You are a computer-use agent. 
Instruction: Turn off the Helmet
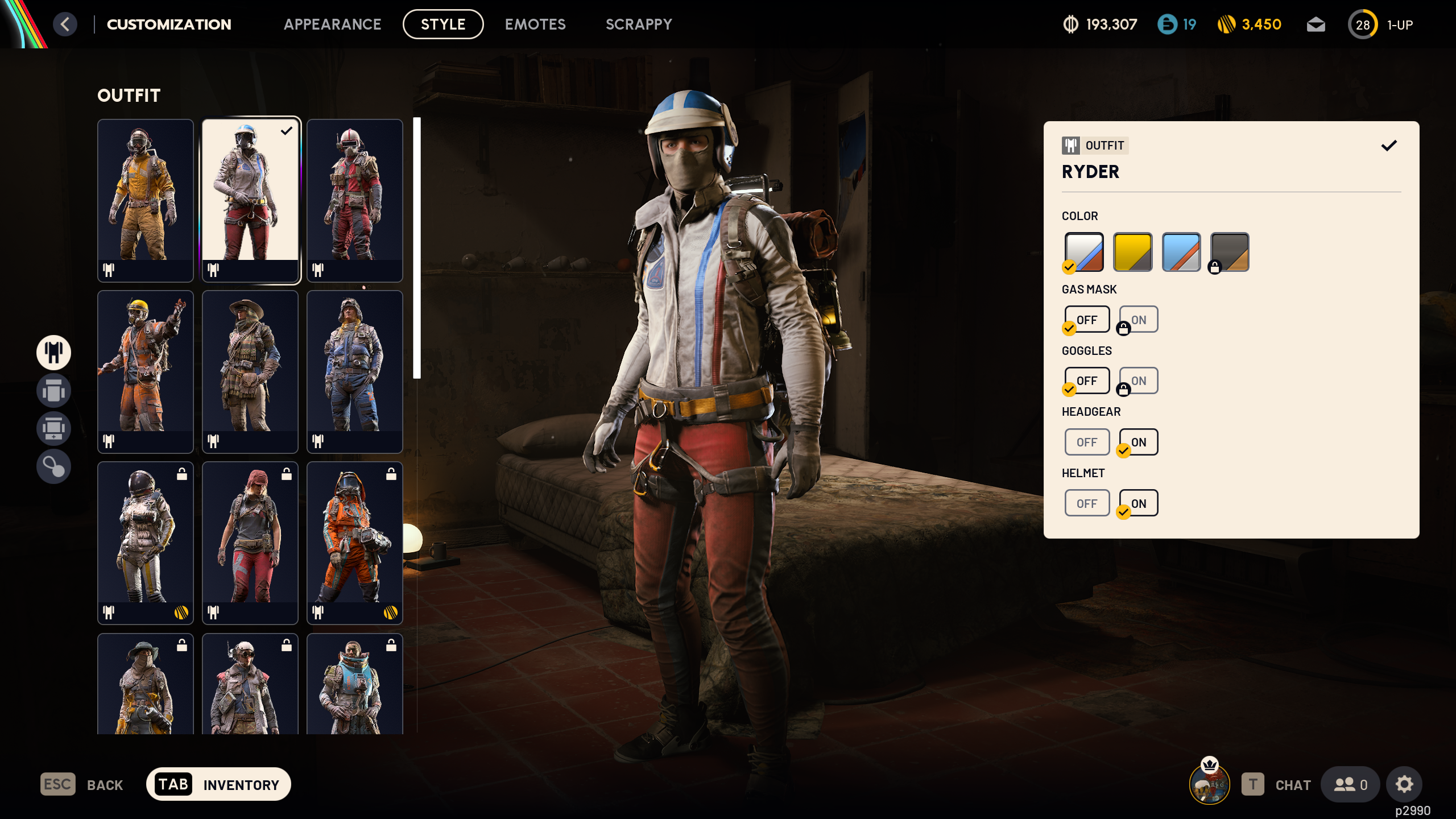coord(1087,503)
